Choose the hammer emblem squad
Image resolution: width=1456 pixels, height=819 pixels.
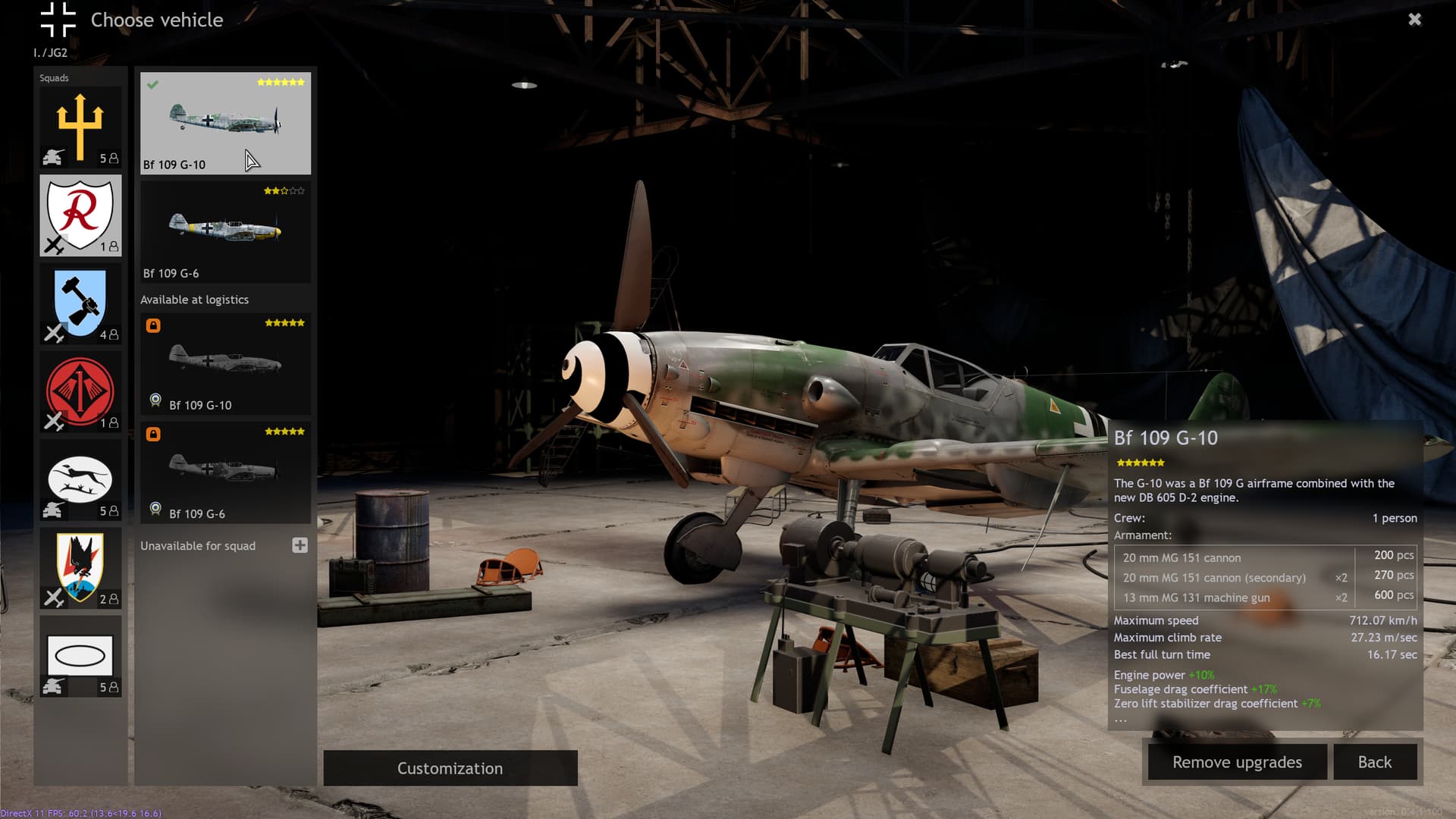coord(80,303)
